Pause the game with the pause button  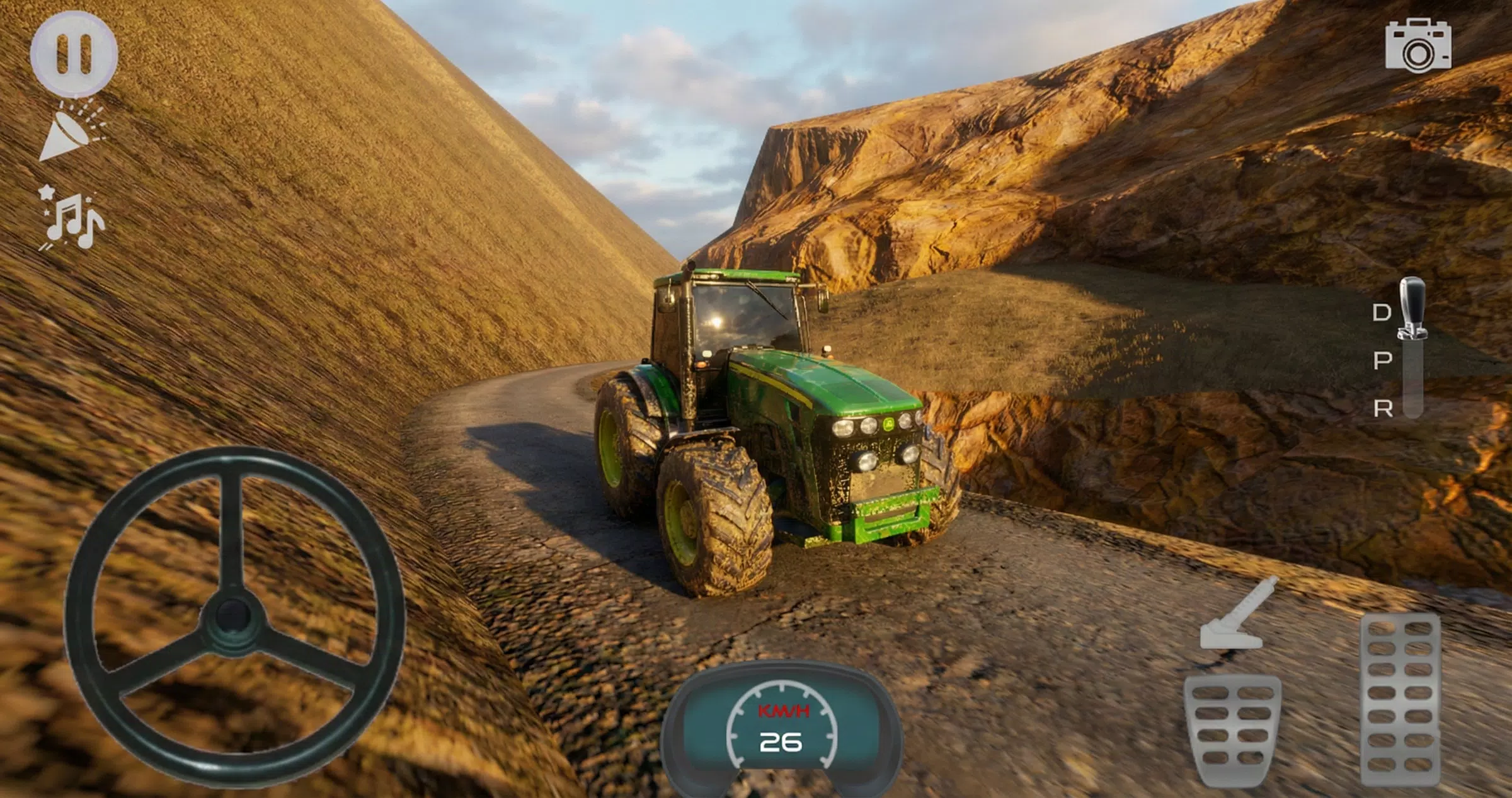point(74,53)
